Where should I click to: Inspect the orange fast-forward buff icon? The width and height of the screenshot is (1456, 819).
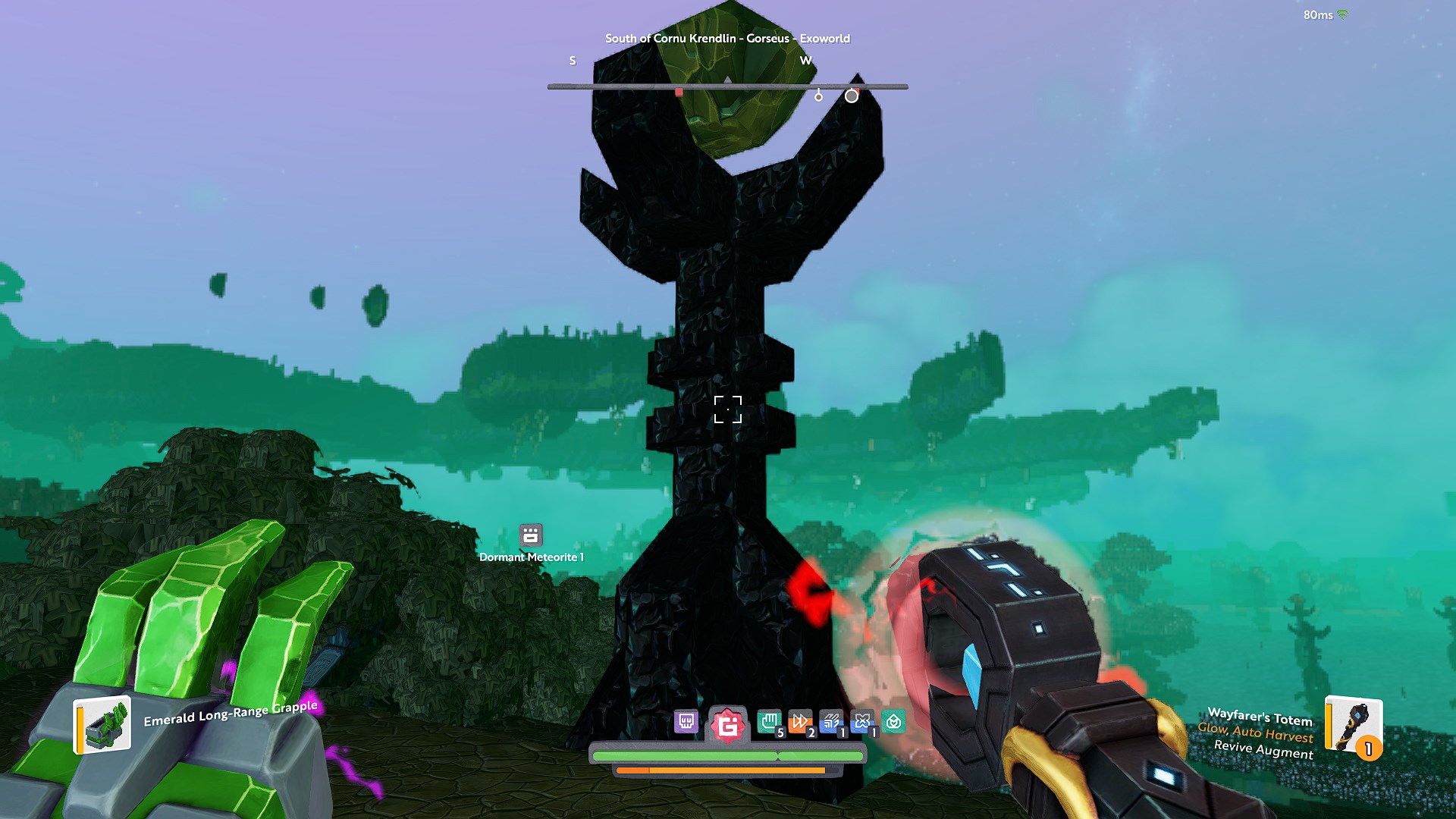pos(800,722)
